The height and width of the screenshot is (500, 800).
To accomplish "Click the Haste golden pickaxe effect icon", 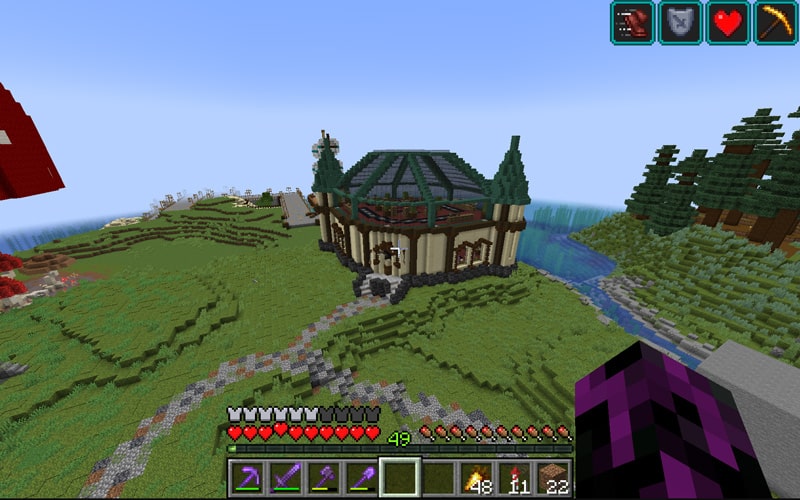I will (776, 22).
